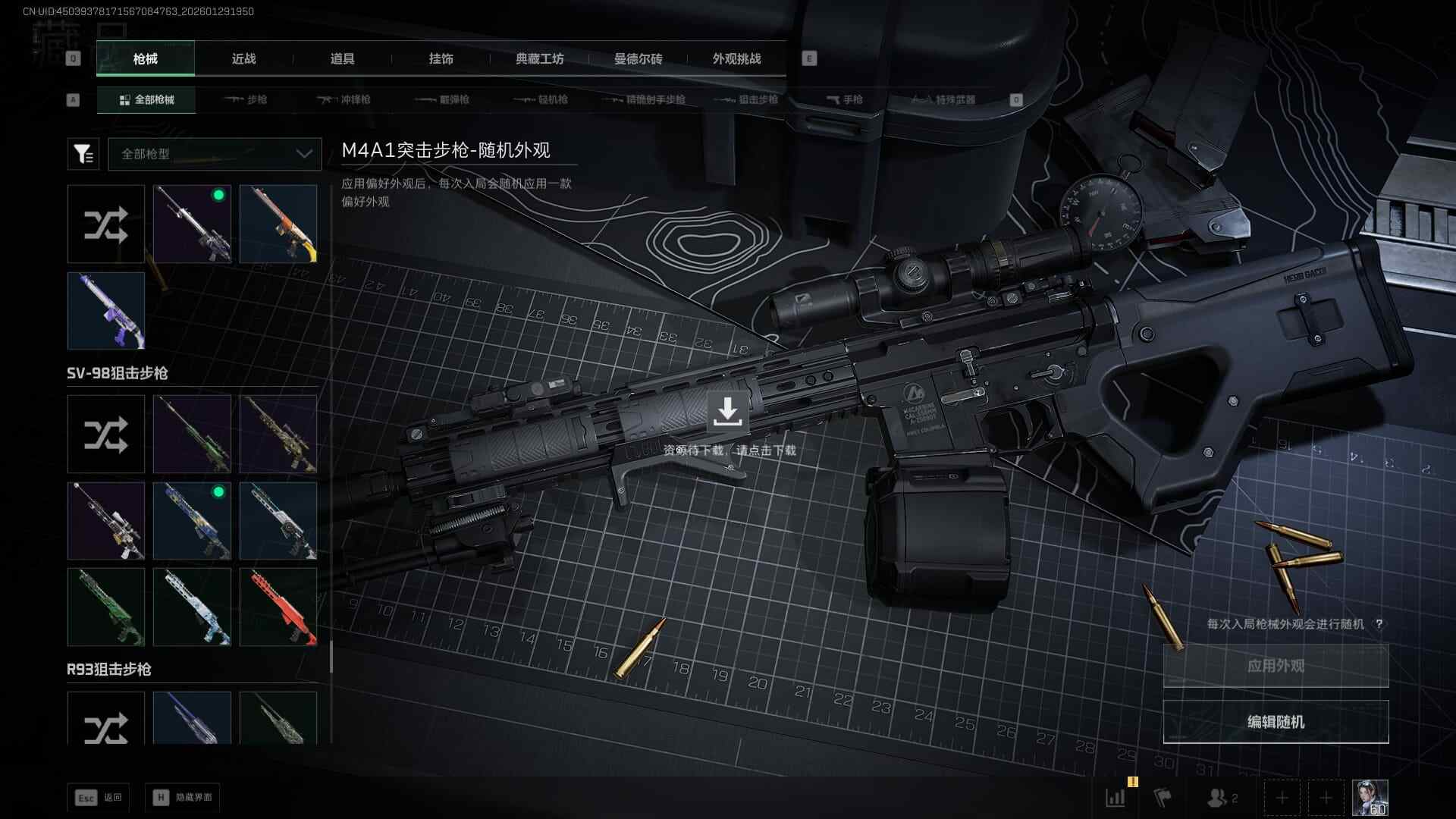1456x819 pixels.
Task: Show only 手枪 pistol skins
Action: [x=845, y=99]
